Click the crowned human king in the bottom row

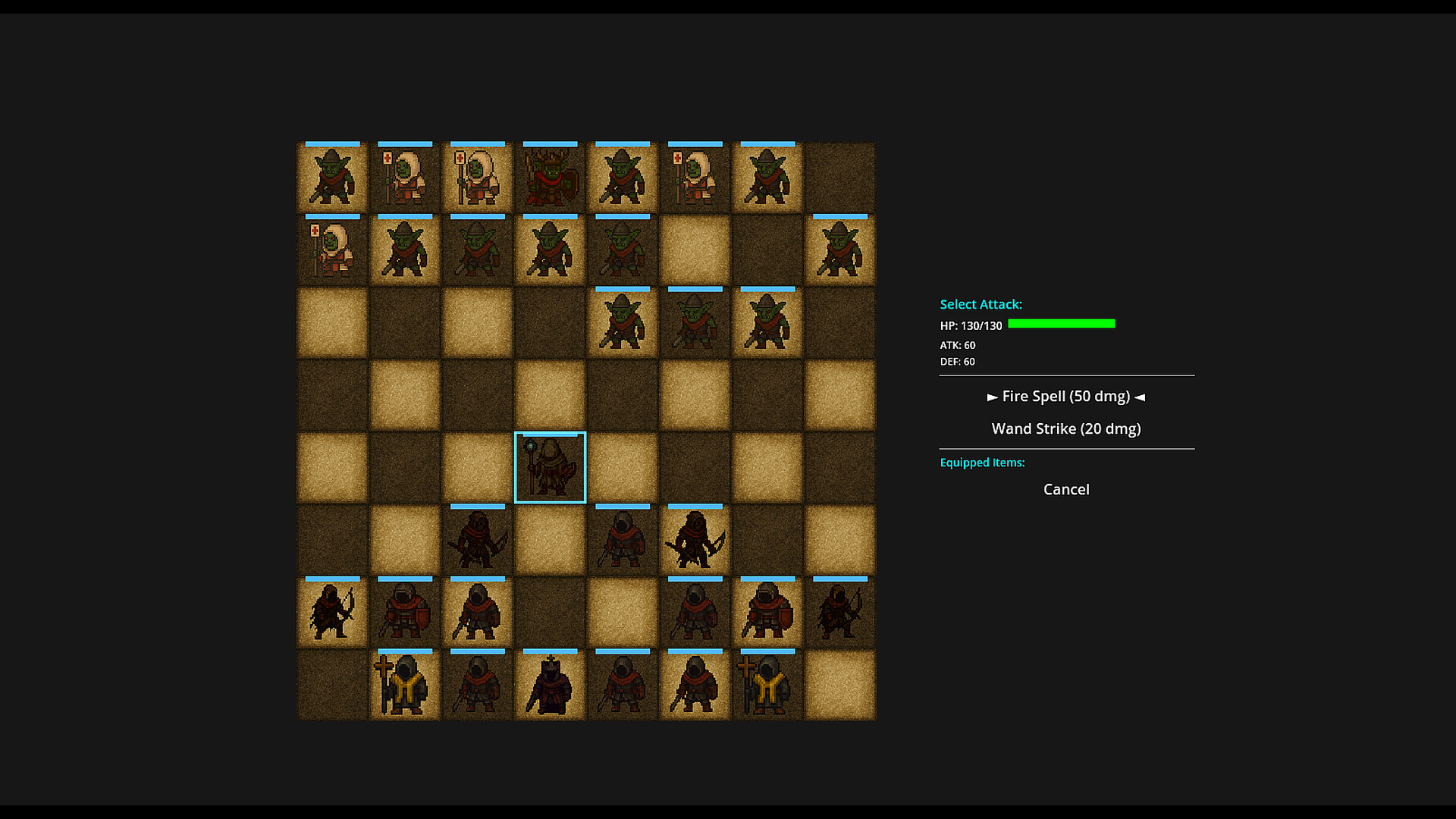click(x=550, y=685)
